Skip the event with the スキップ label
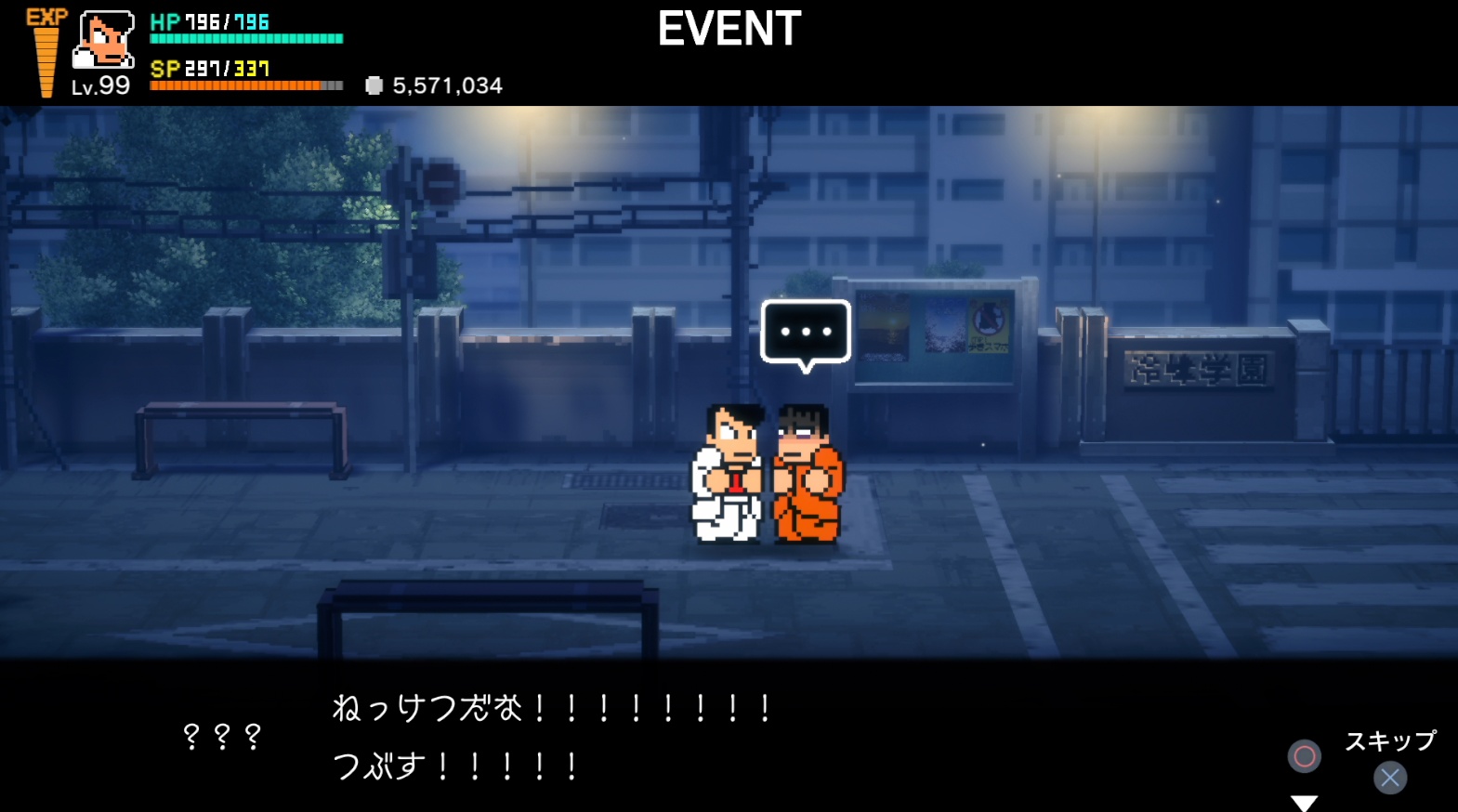Screen dimensions: 1458x812 [x=1390, y=741]
